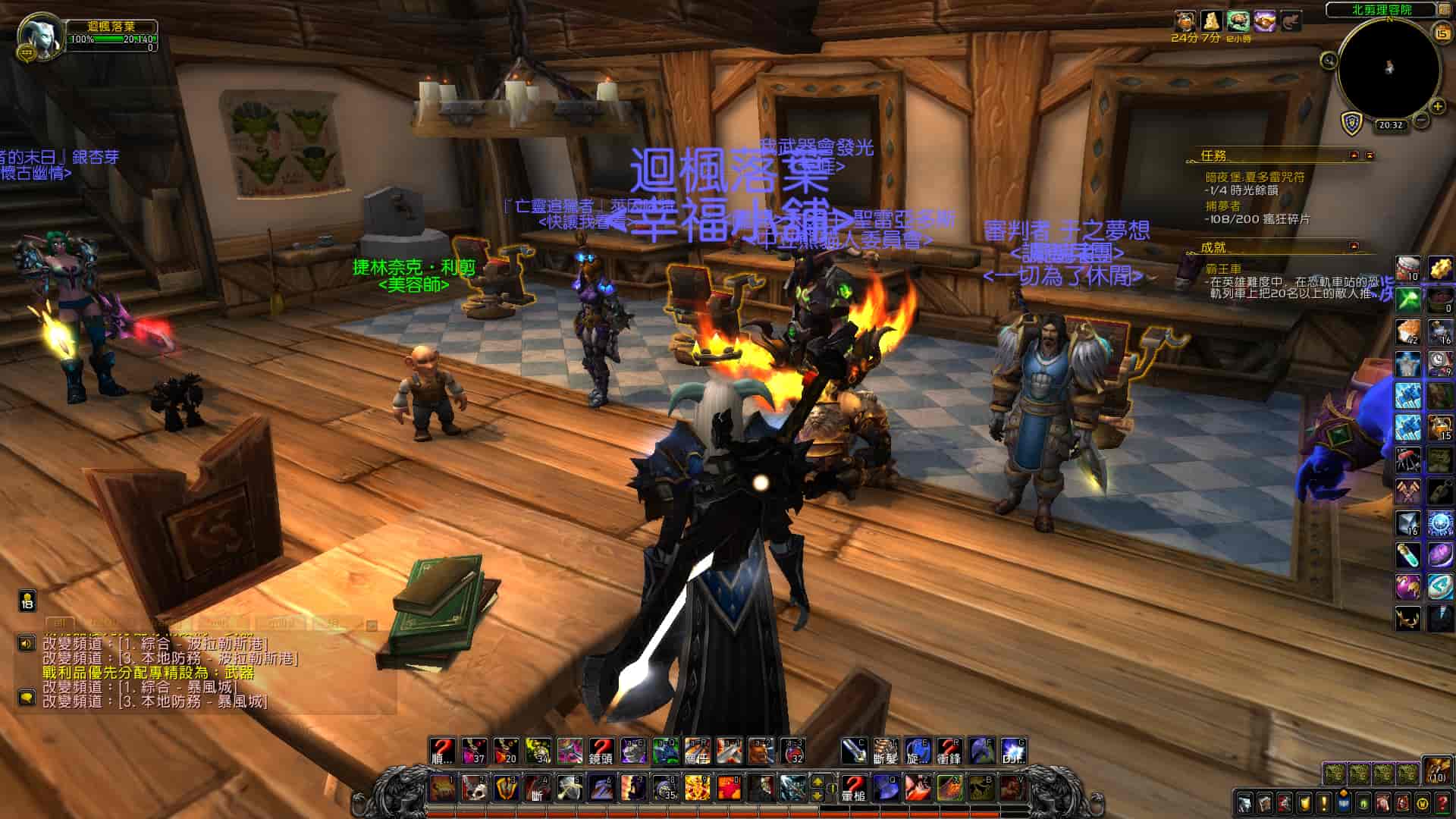Click the circular minimap
The image size is (1456, 819).
coord(1389,69)
